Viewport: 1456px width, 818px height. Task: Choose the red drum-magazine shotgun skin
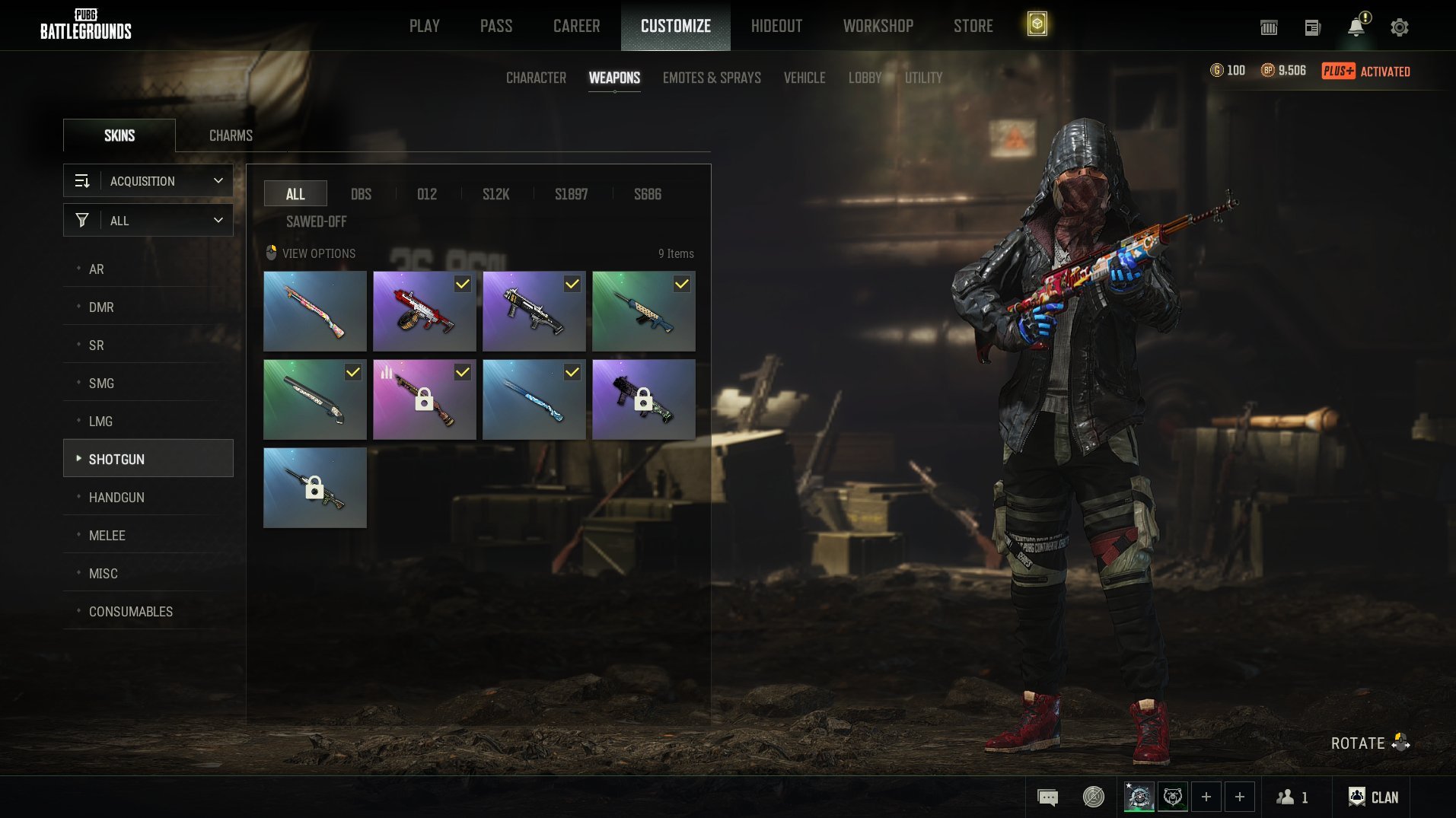coord(424,311)
